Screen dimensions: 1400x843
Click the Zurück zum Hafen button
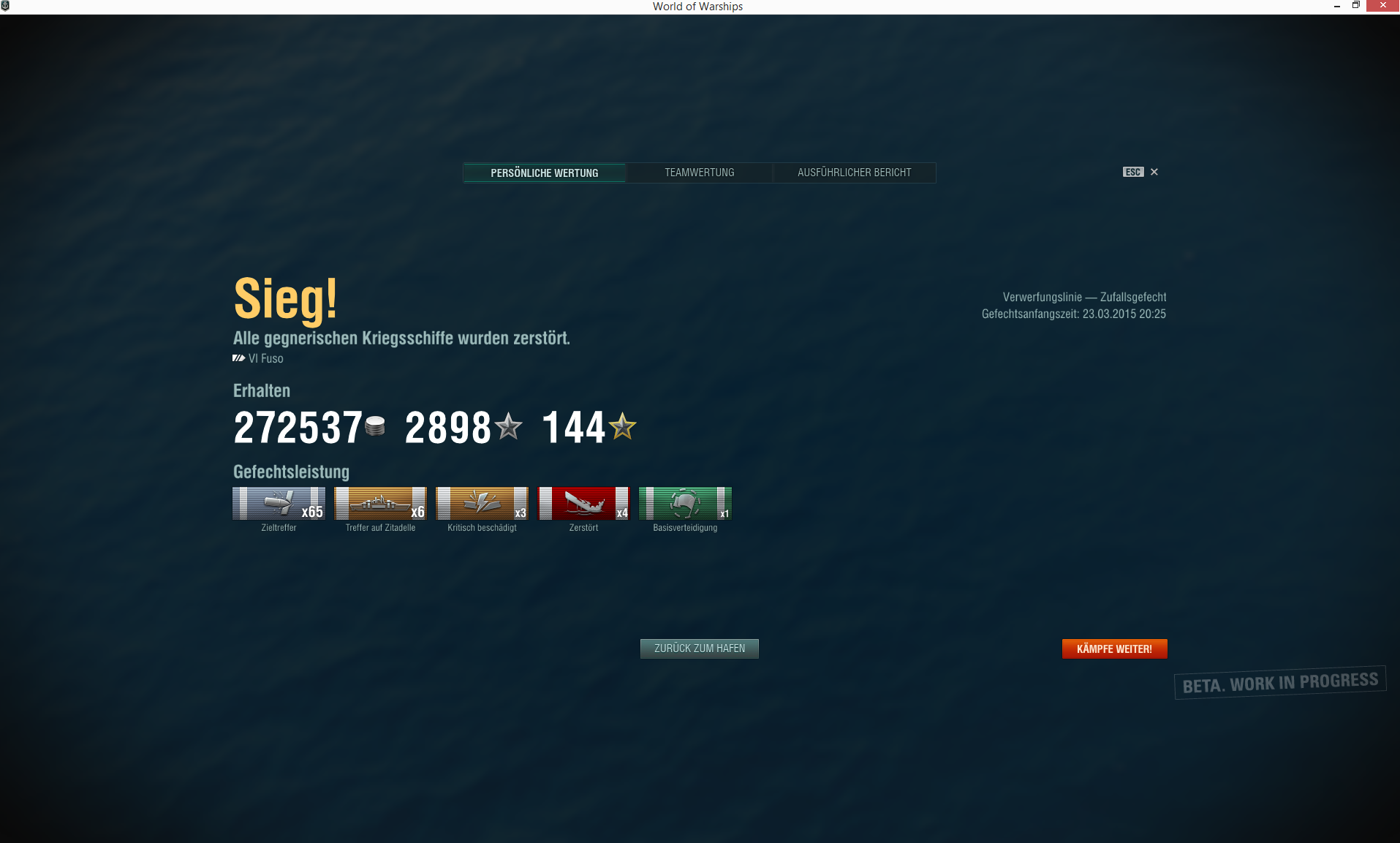coord(698,649)
